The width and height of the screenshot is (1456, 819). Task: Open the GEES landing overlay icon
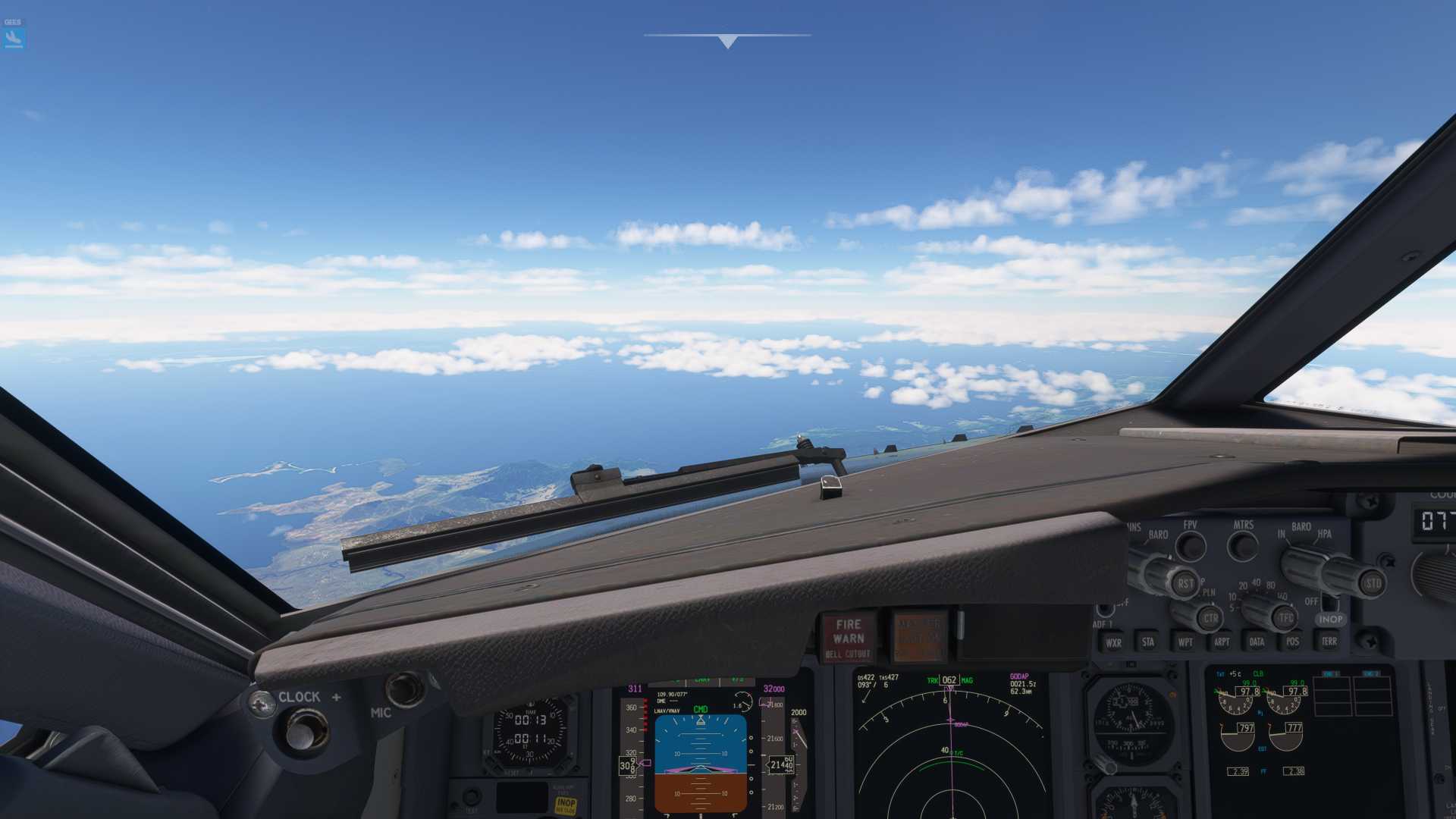click(14, 38)
